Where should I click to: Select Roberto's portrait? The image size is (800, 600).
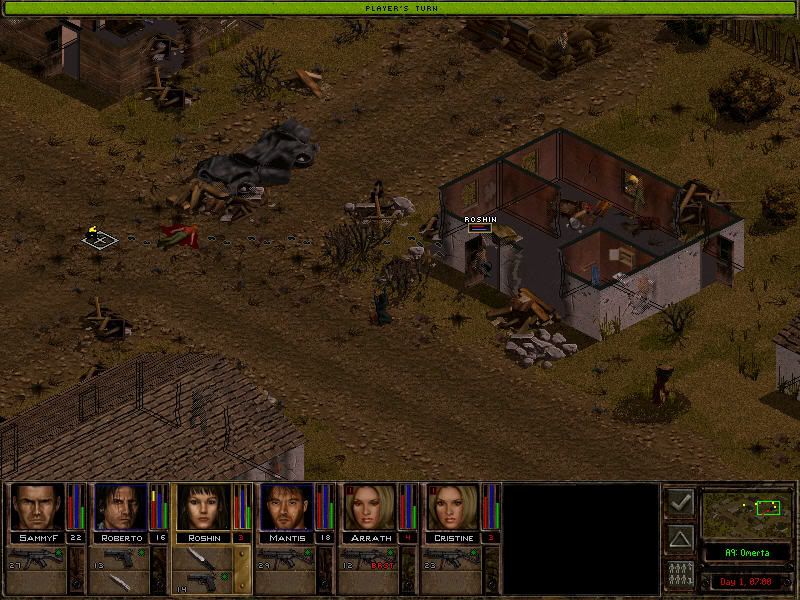coord(120,507)
